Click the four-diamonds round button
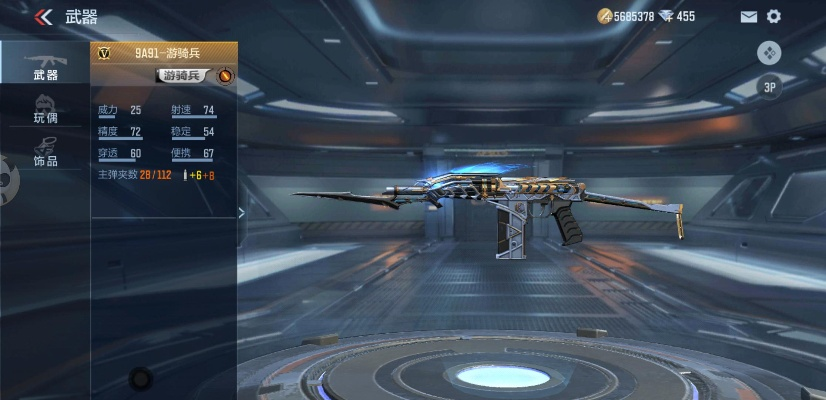This screenshot has height=400, width=826. click(769, 53)
